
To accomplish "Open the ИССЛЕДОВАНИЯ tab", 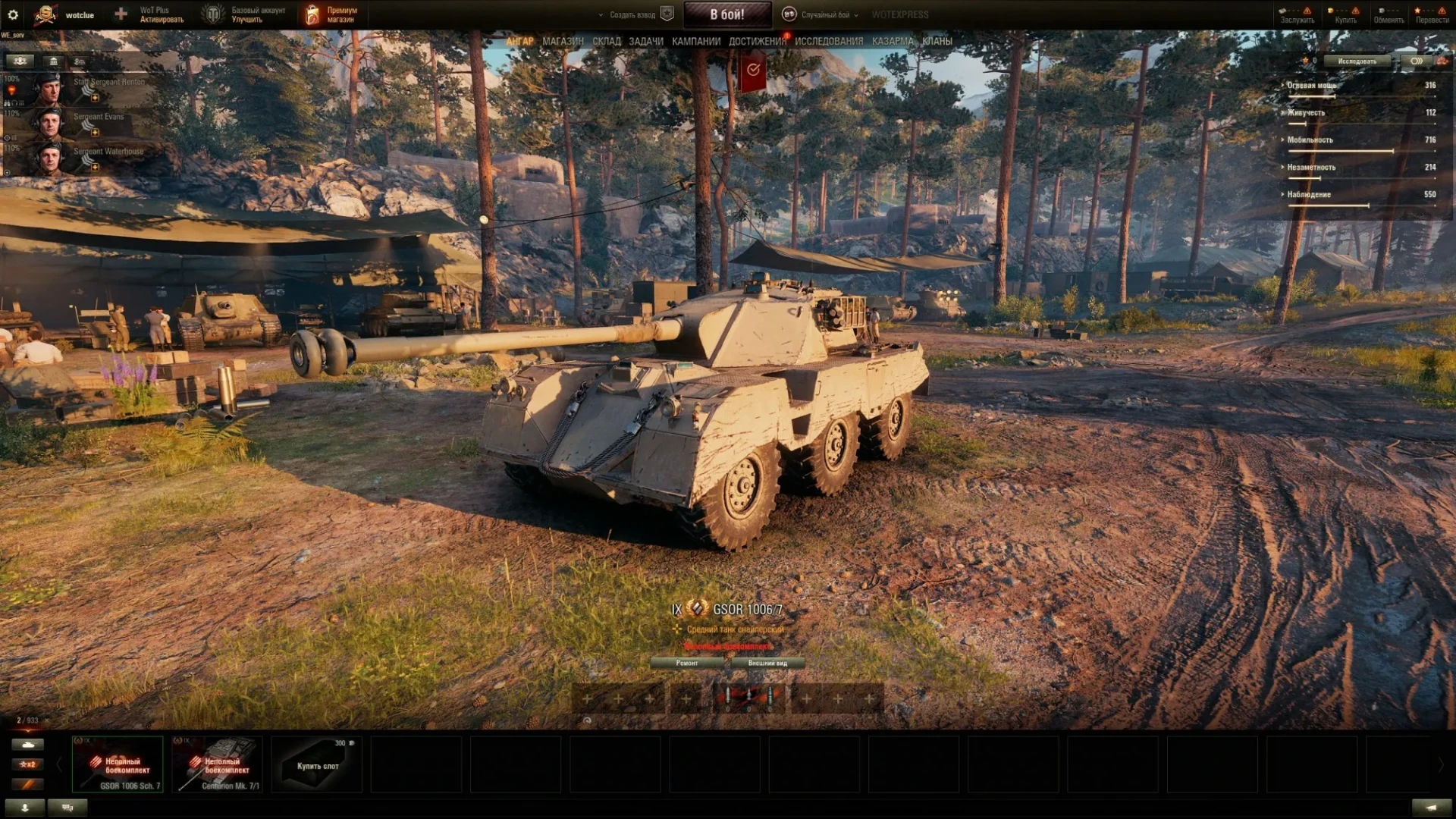I will click(x=829, y=42).
